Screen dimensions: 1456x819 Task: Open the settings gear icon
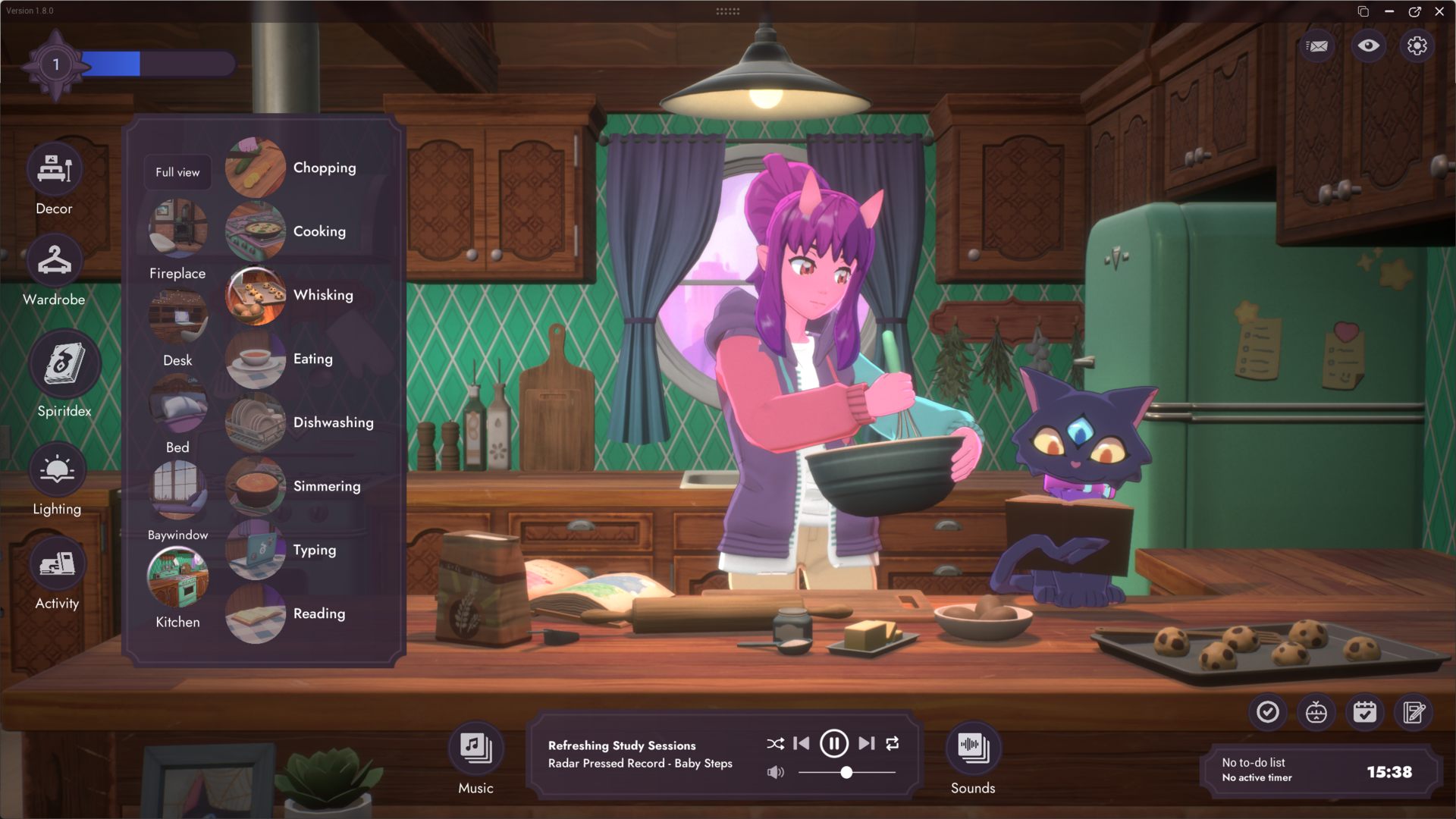1417,46
